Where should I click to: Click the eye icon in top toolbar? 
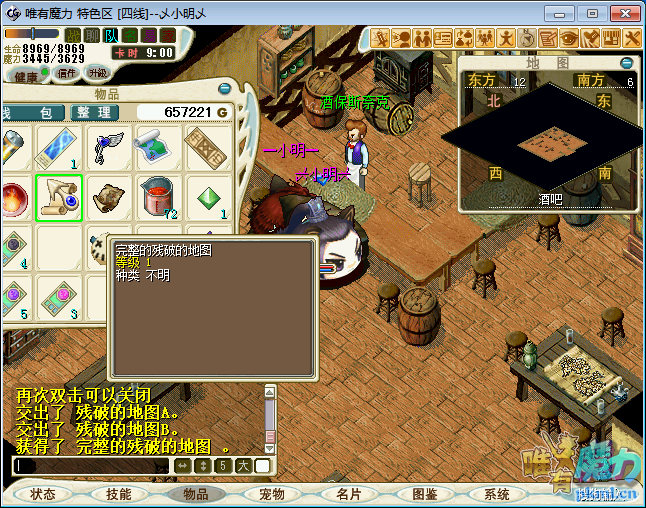click(x=568, y=38)
